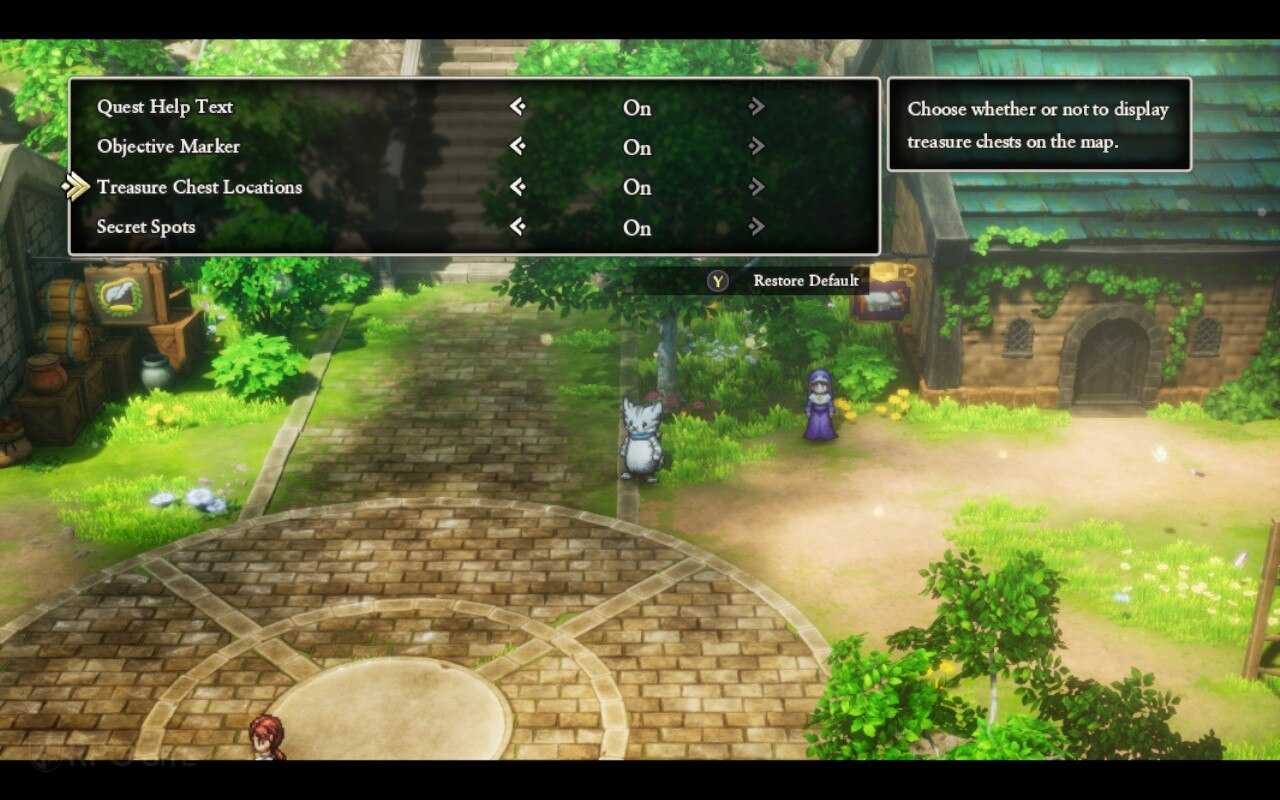Select the Treasure Chest Locations option
The image size is (1280, 800).
click(199, 187)
